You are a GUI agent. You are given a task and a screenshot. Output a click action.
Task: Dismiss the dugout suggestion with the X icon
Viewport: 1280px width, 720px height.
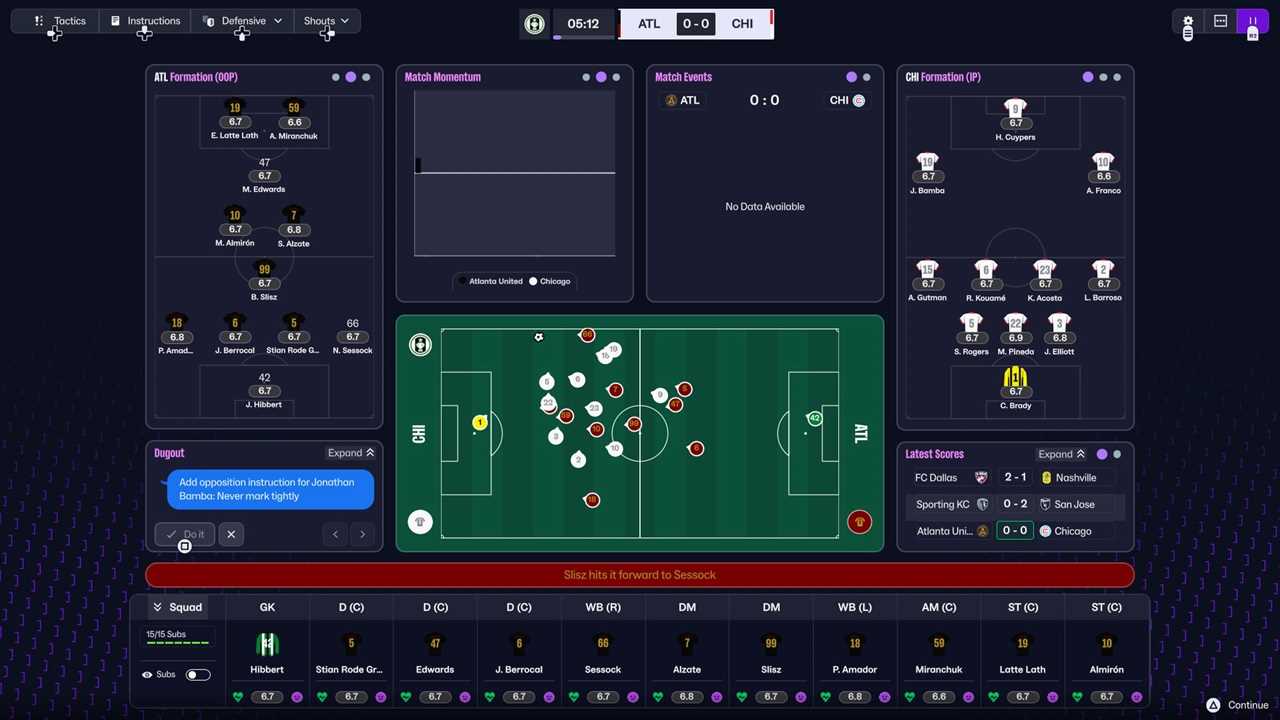click(x=231, y=534)
